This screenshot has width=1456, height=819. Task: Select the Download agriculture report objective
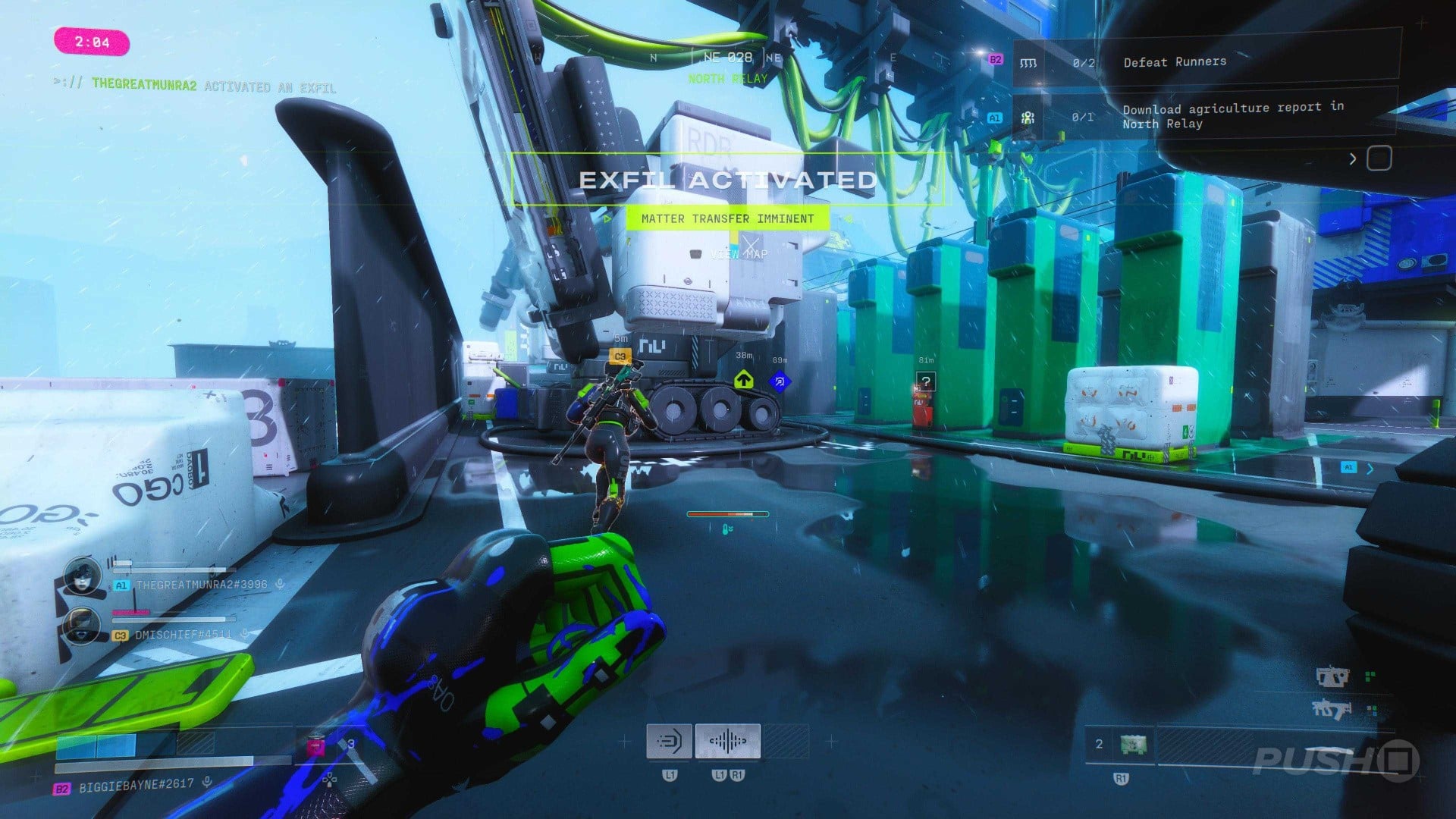click(x=1232, y=115)
